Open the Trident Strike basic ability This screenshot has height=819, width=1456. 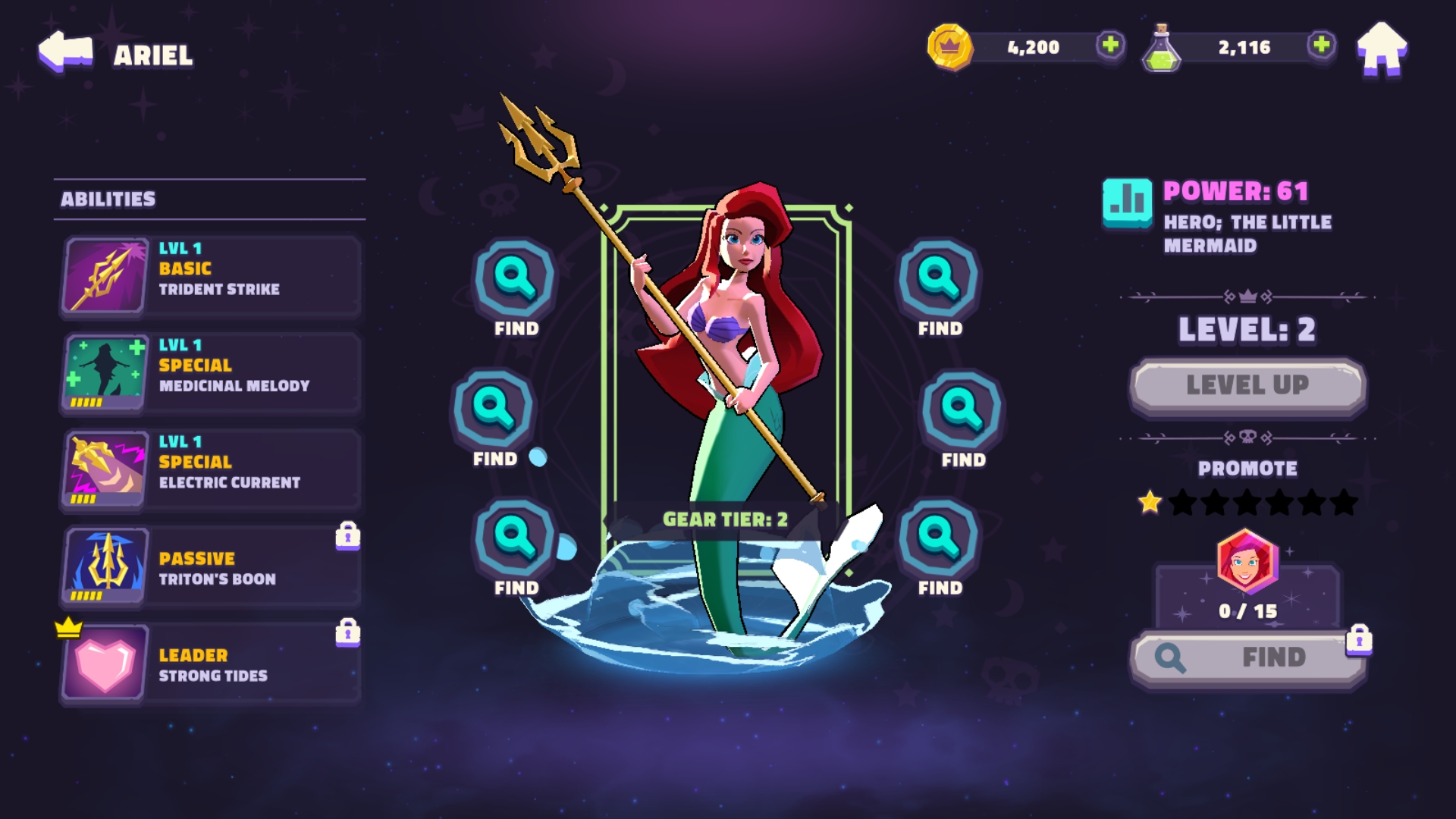click(x=211, y=276)
